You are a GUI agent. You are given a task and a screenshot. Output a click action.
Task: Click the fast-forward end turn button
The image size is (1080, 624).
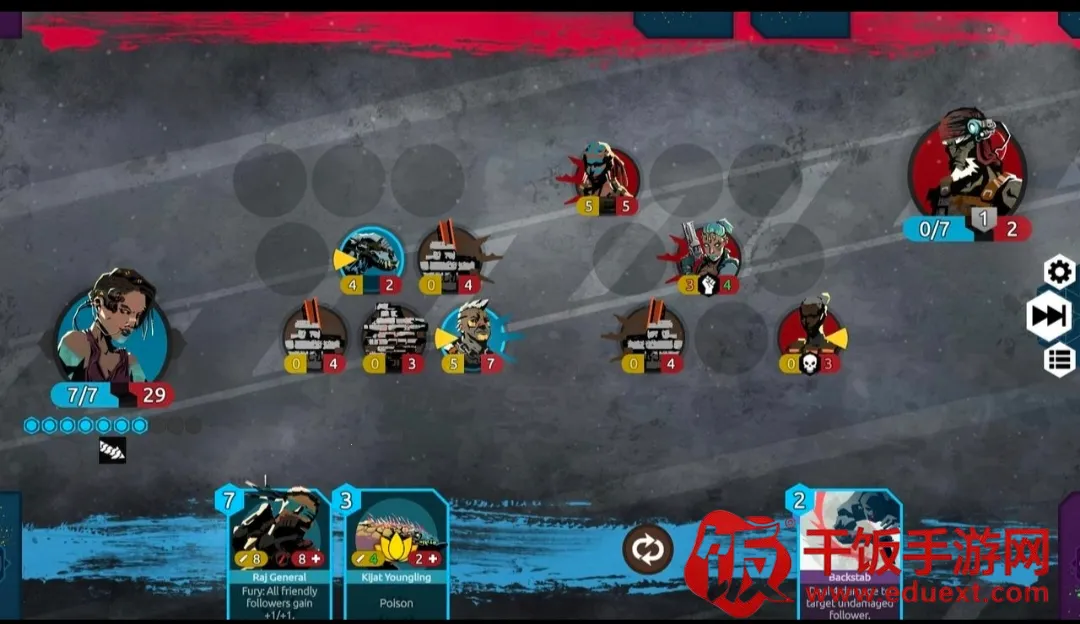coord(1049,316)
